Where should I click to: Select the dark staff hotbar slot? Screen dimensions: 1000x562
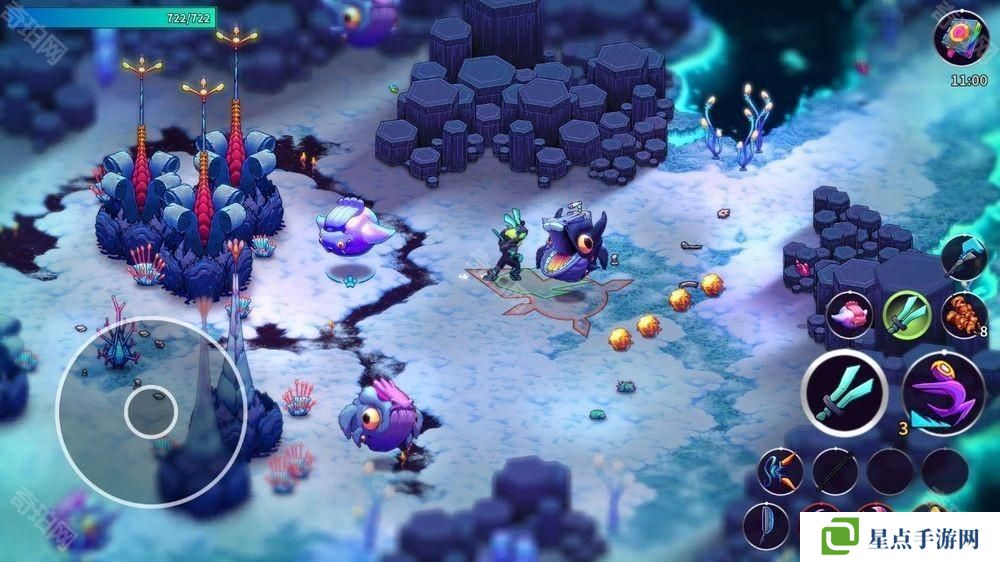click(x=834, y=470)
